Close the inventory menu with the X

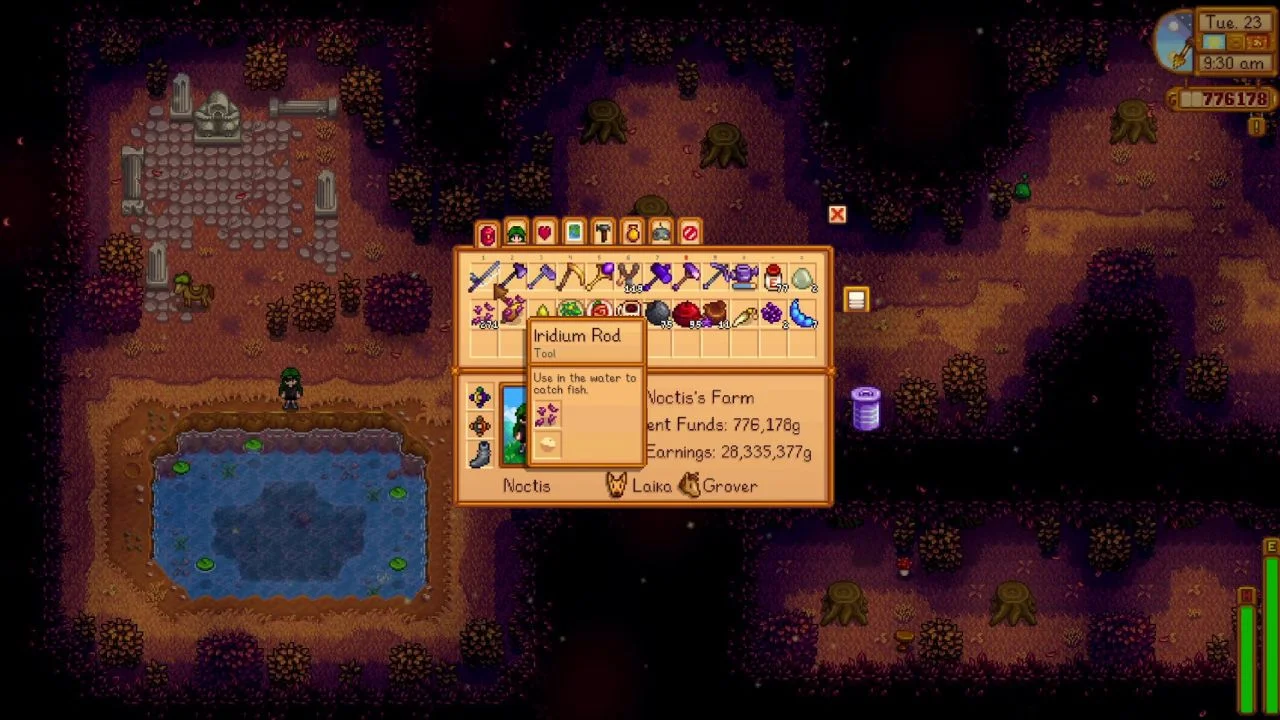pos(837,214)
